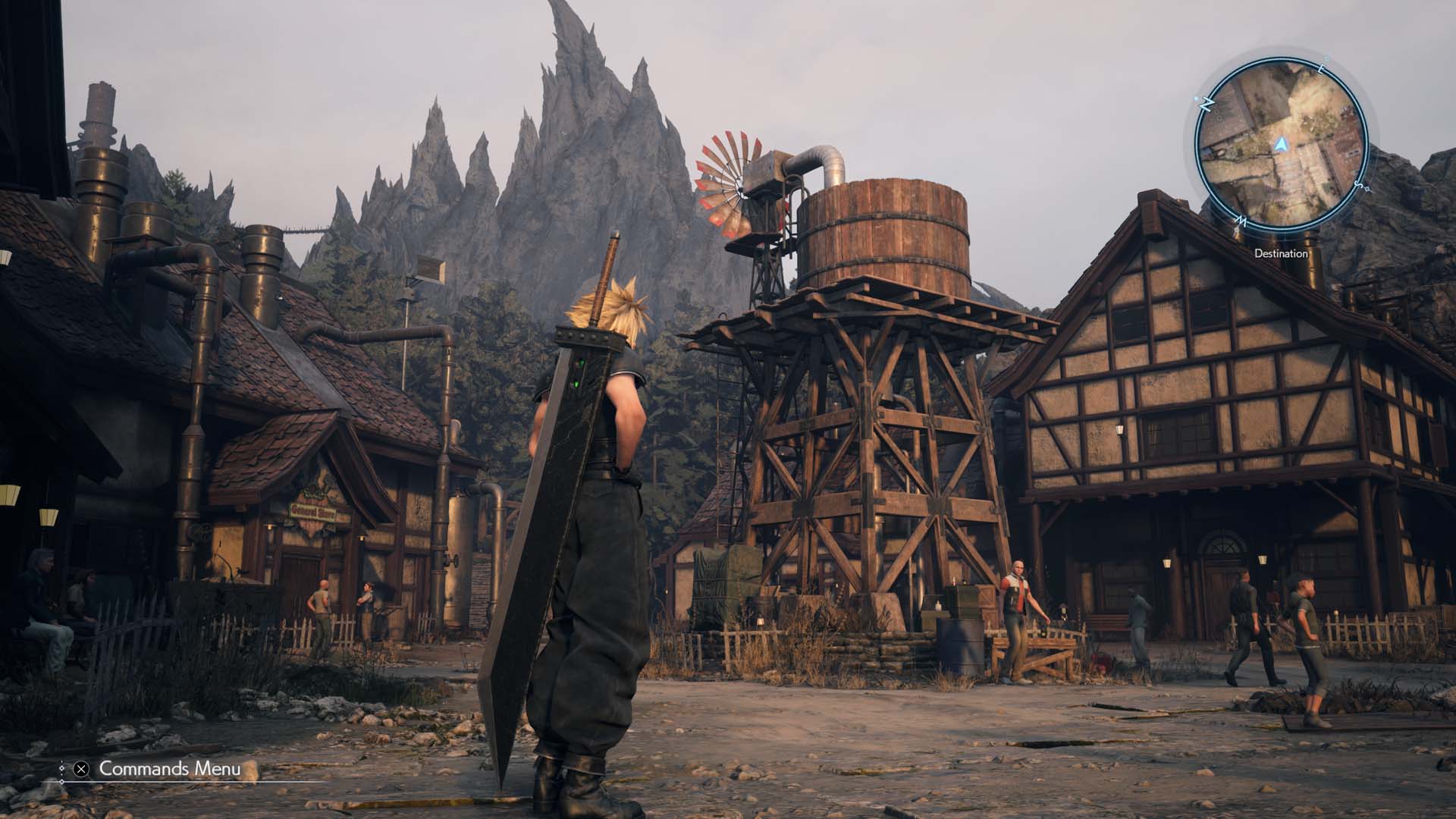Click the E compass marker on the minimap
This screenshot has width=1456, height=819.
(1322, 68)
